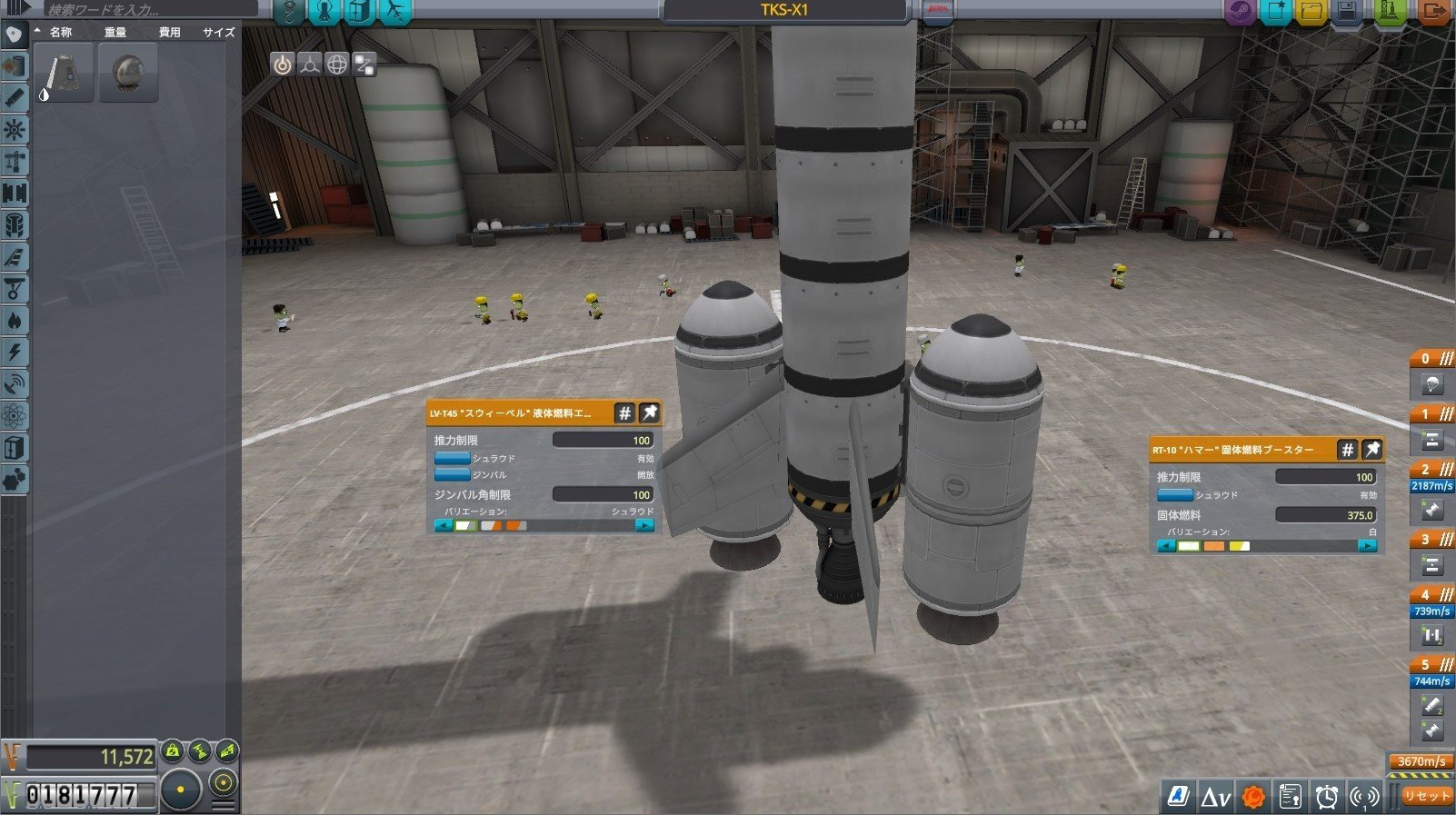Save the craft using the floppy disk icon

point(1349,11)
